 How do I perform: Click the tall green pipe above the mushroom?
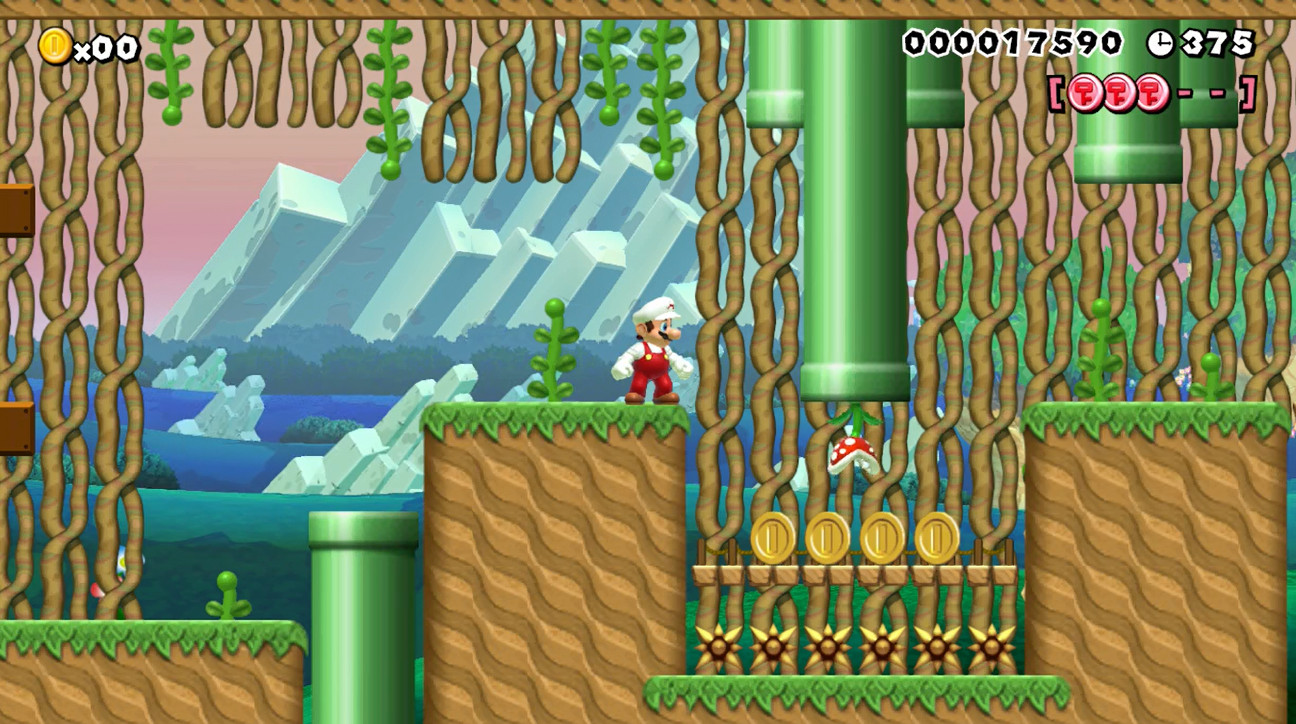coord(855,250)
